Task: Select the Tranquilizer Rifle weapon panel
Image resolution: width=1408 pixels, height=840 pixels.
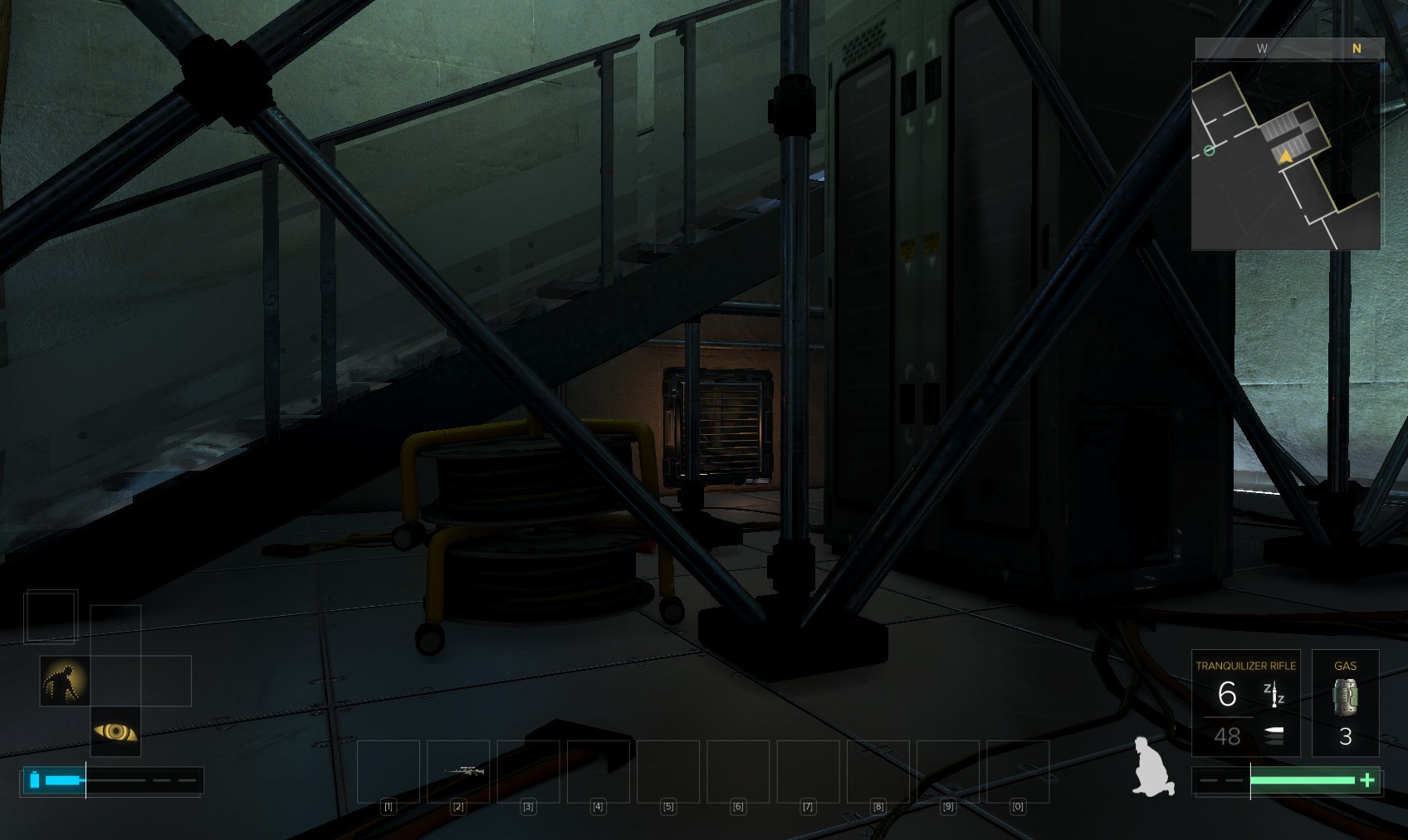Action: pyautogui.click(x=1245, y=703)
